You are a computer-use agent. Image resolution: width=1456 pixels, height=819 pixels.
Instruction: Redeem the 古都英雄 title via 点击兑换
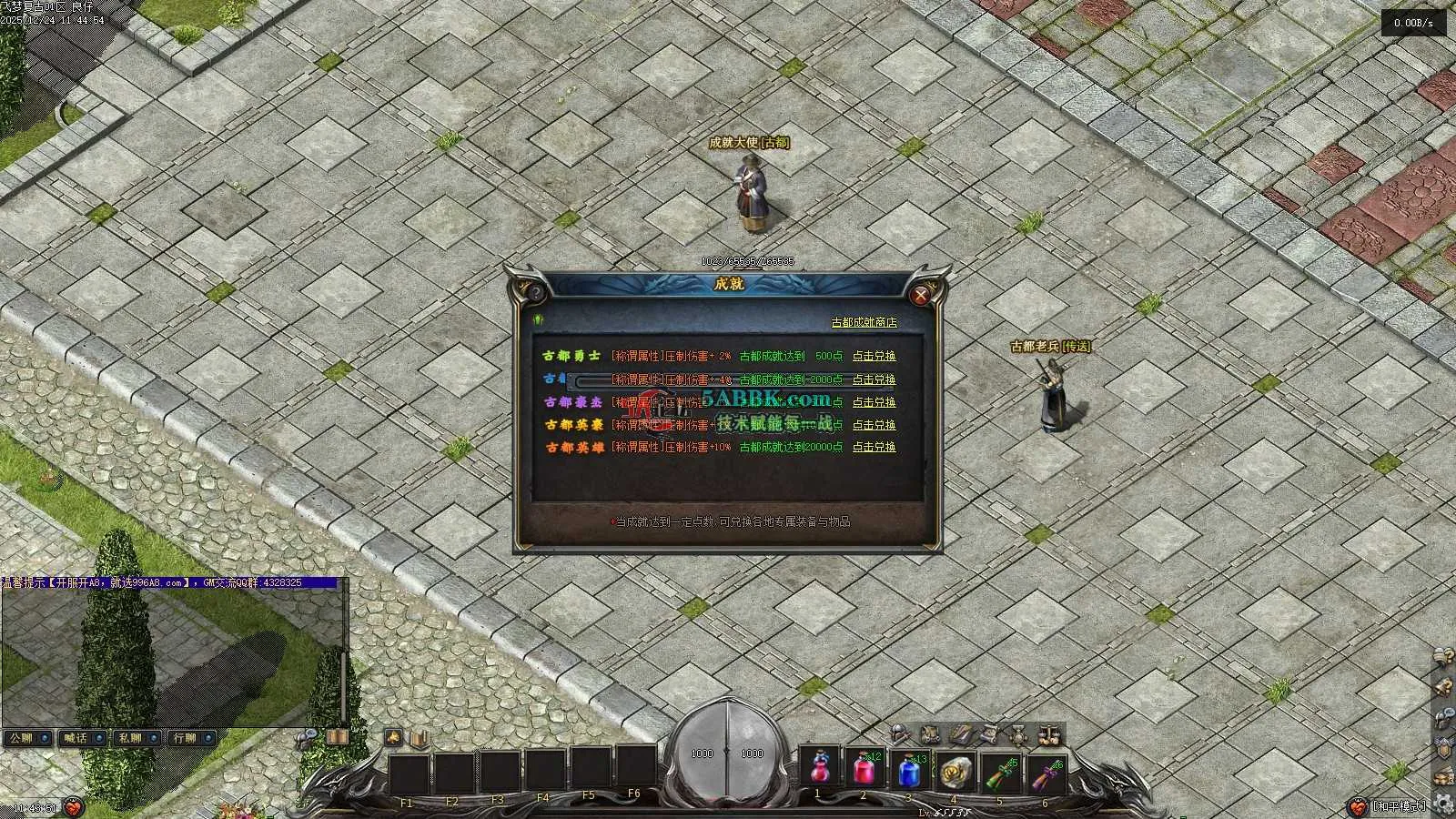pos(874,448)
